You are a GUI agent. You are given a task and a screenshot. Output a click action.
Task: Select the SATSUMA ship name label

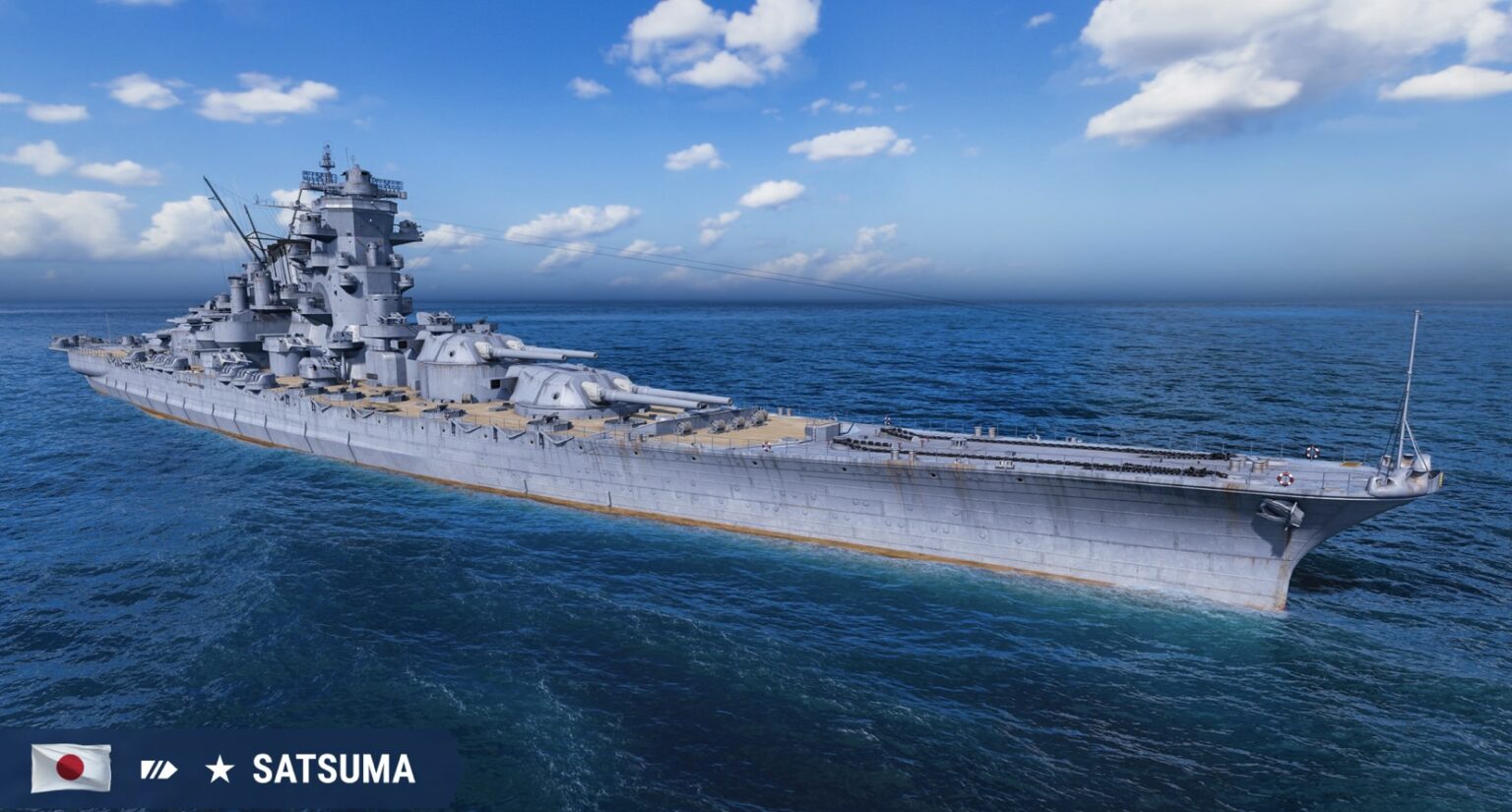pyautogui.click(x=334, y=770)
